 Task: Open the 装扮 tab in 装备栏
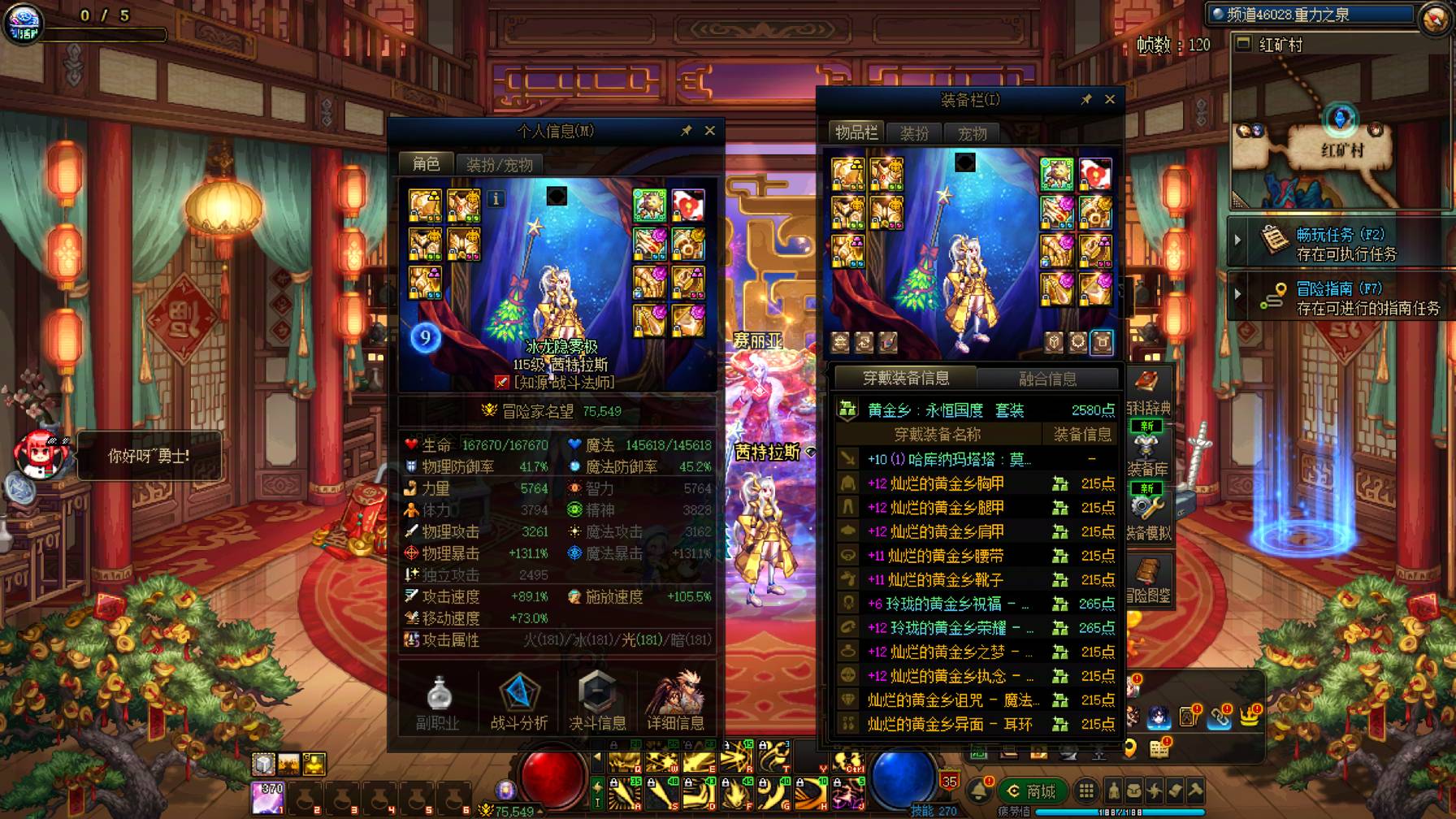[x=914, y=133]
